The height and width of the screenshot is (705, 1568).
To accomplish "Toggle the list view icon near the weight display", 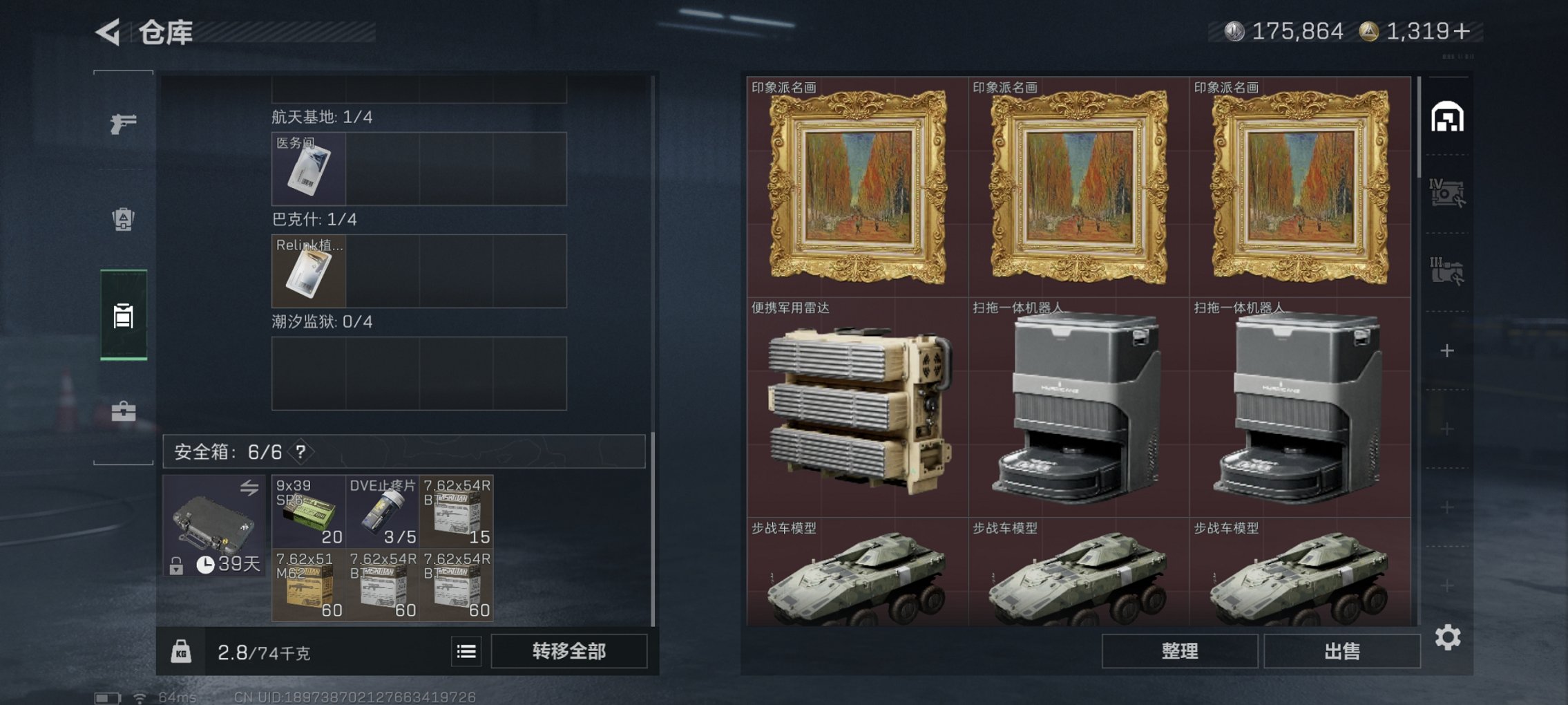I will point(467,650).
